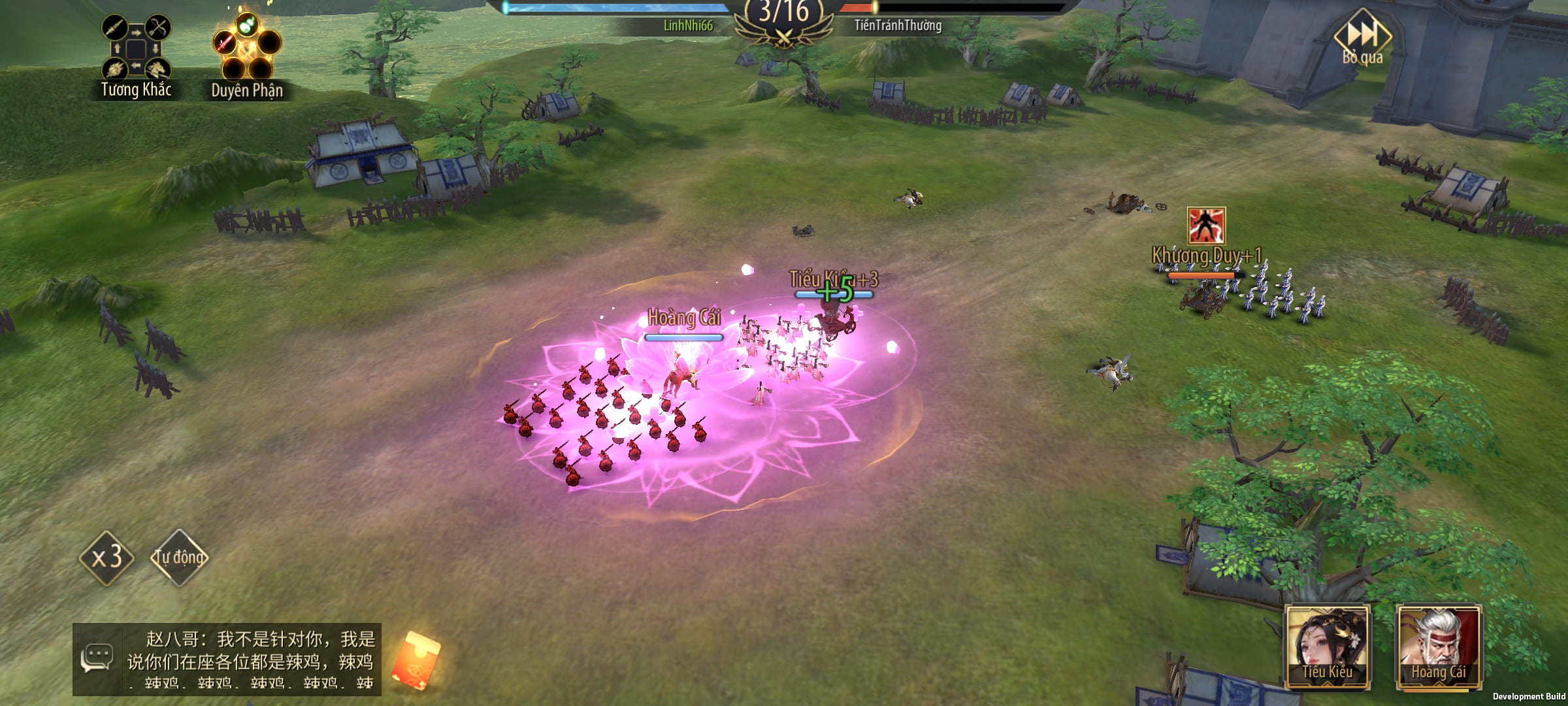Toggle the x3 battle speed
The image size is (1568, 706).
point(106,558)
